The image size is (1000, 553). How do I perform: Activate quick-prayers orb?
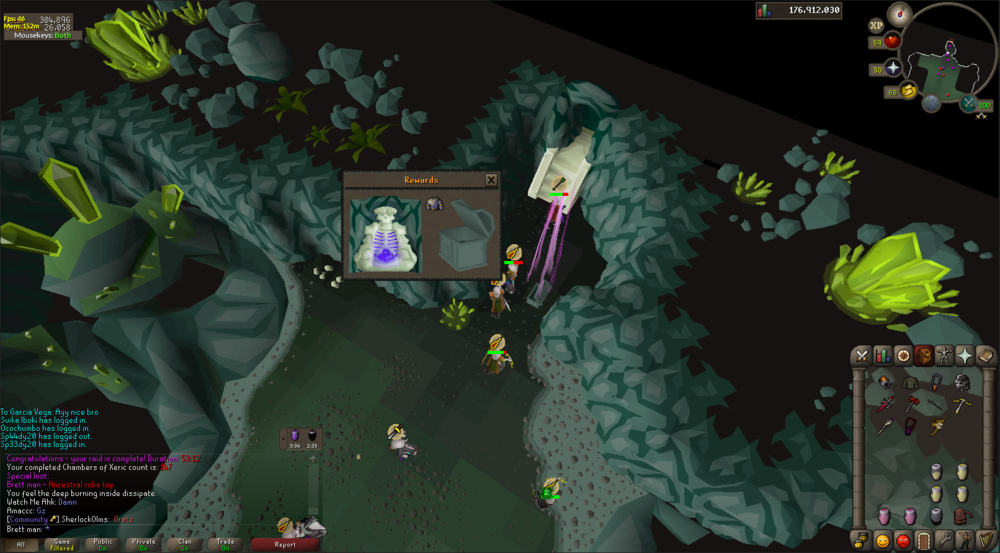click(892, 68)
